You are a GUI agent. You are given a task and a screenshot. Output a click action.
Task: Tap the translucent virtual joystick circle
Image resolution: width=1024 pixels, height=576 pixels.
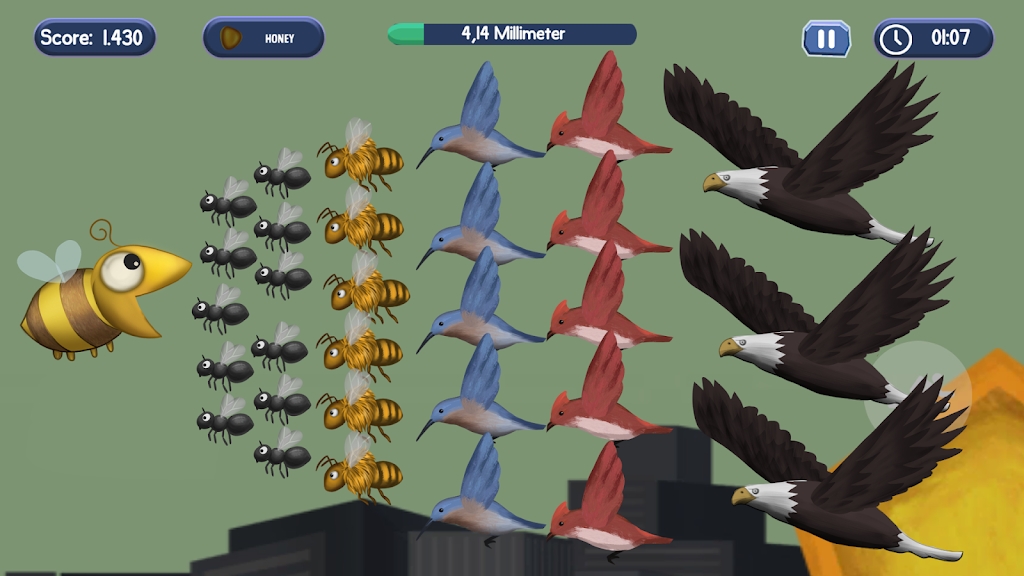click(x=917, y=392)
